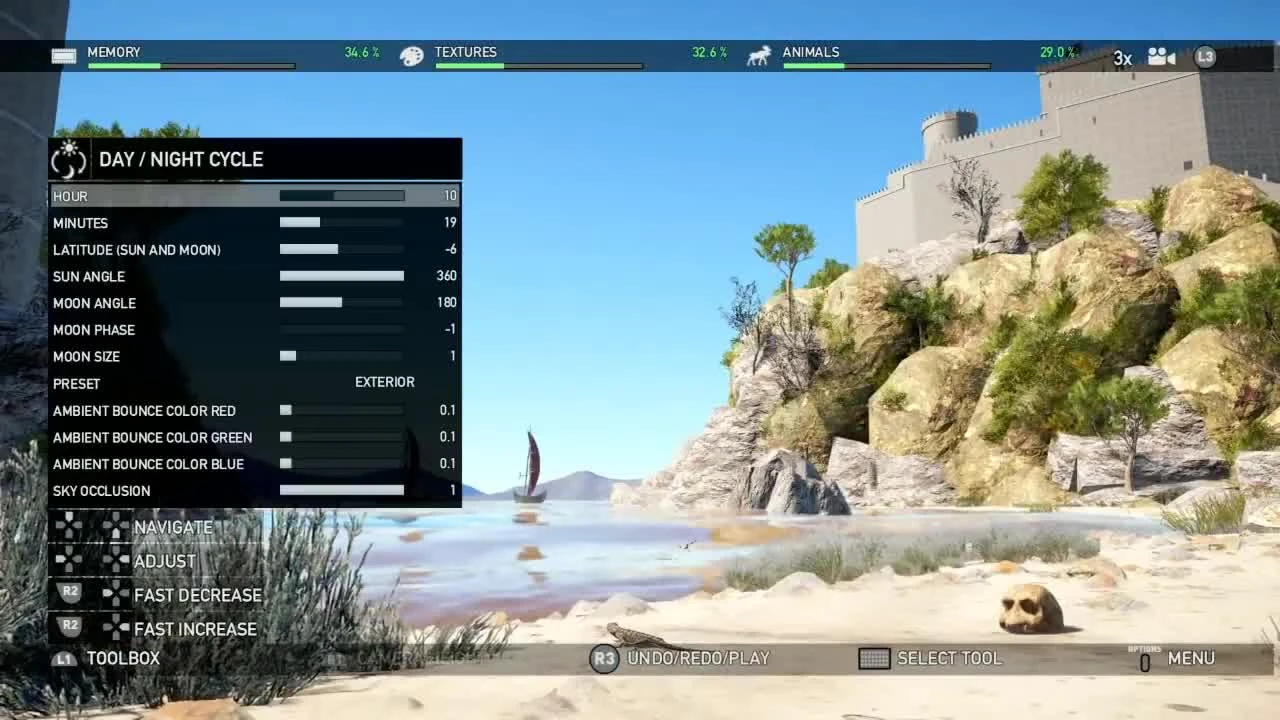Adjust the Hour slider
1280x720 pixels.
pos(340,195)
